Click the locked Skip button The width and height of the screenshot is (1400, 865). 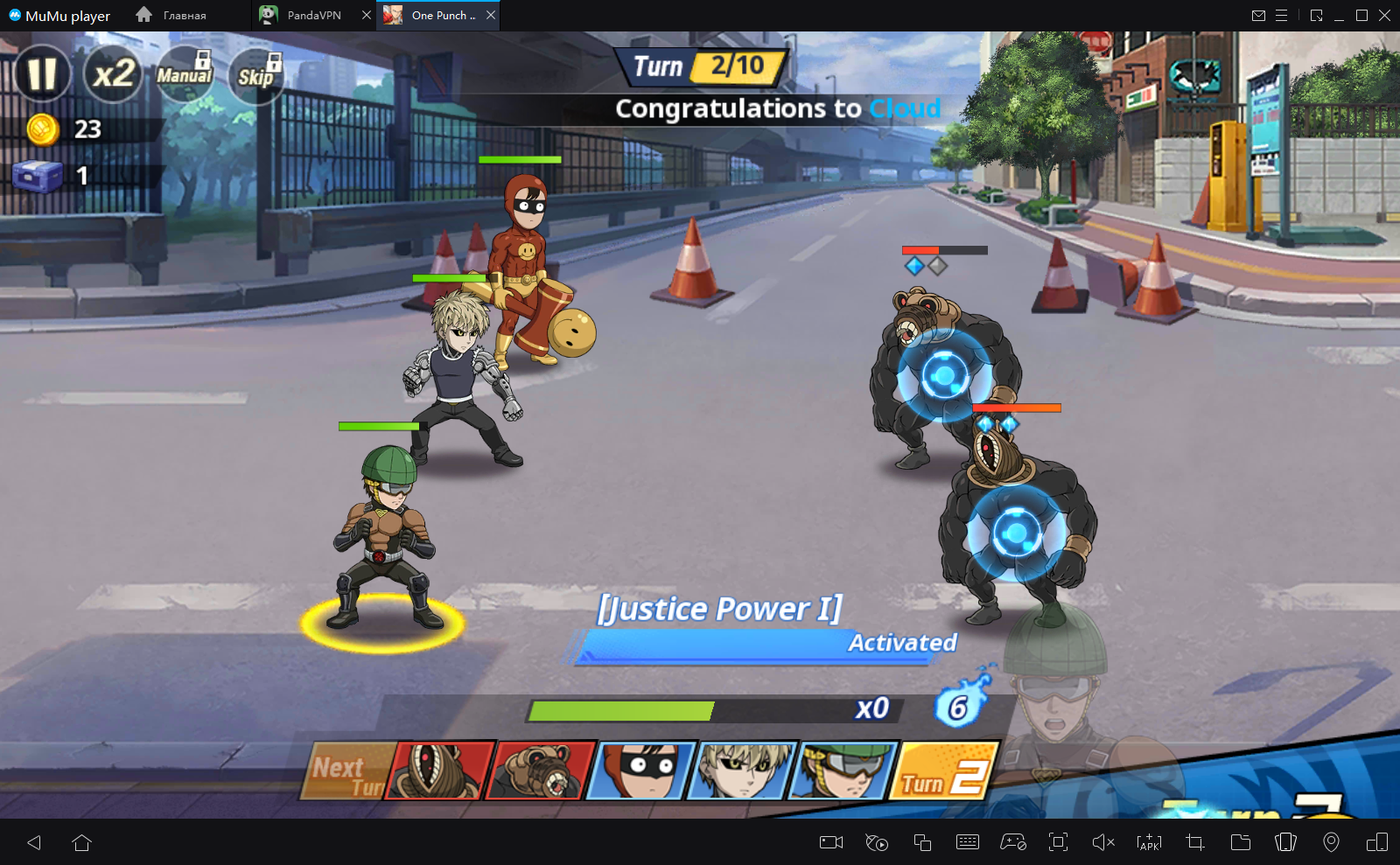tap(256, 76)
